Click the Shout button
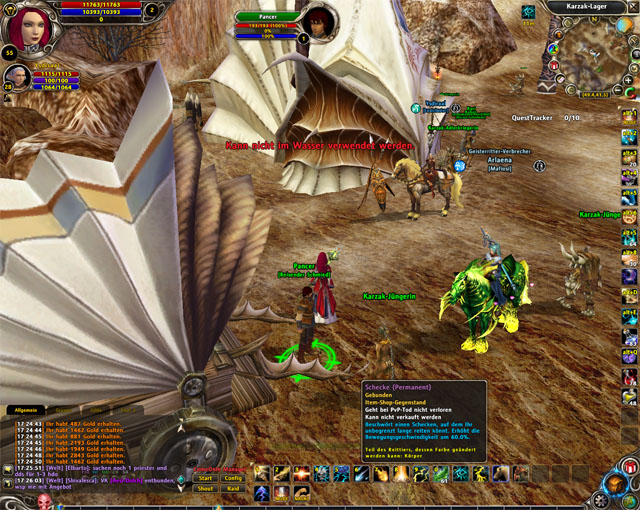Viewport: 640px width, 510px height. click(x=203, y=488)
